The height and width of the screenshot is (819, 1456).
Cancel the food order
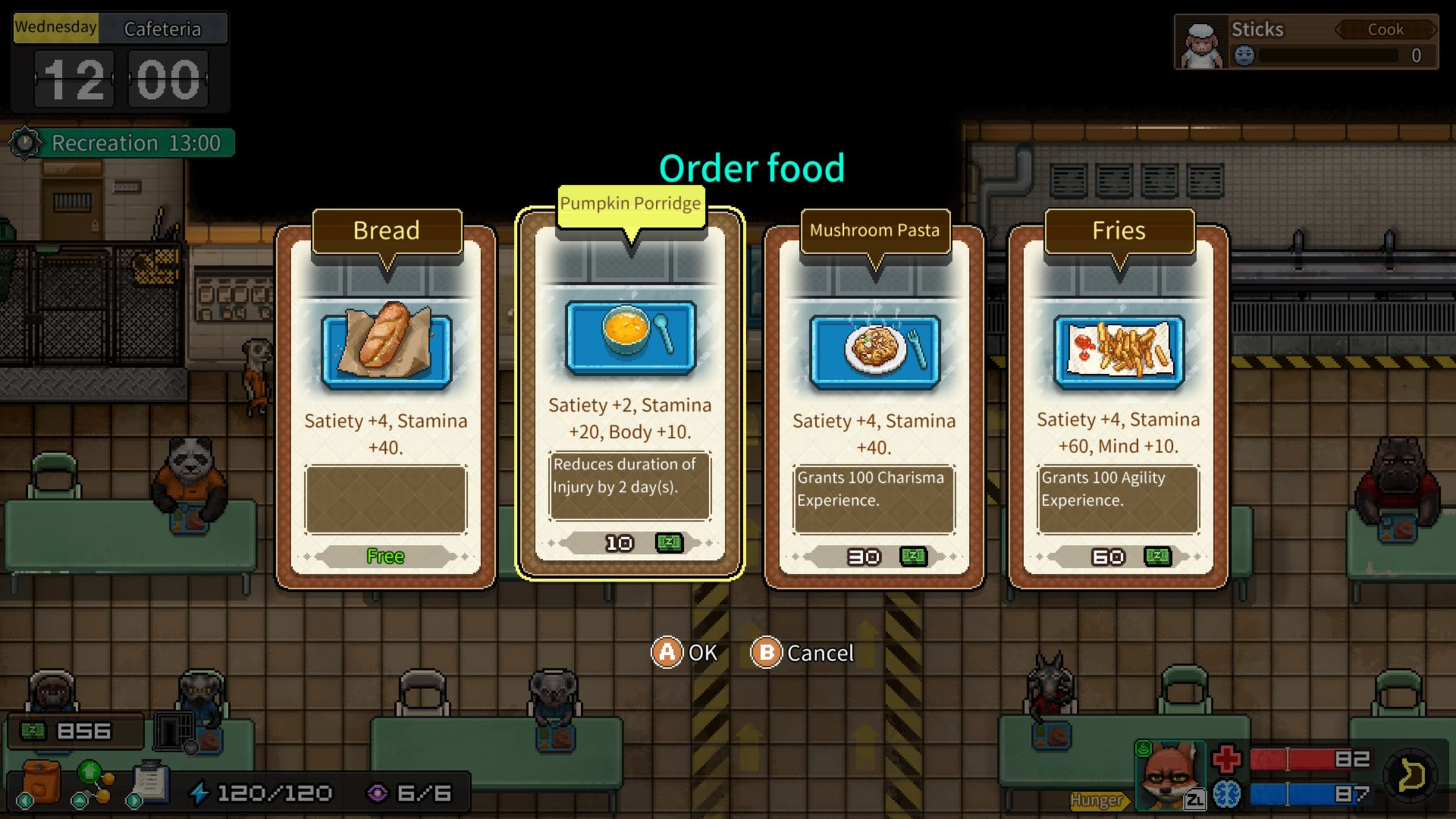click(x=802, y=653)
